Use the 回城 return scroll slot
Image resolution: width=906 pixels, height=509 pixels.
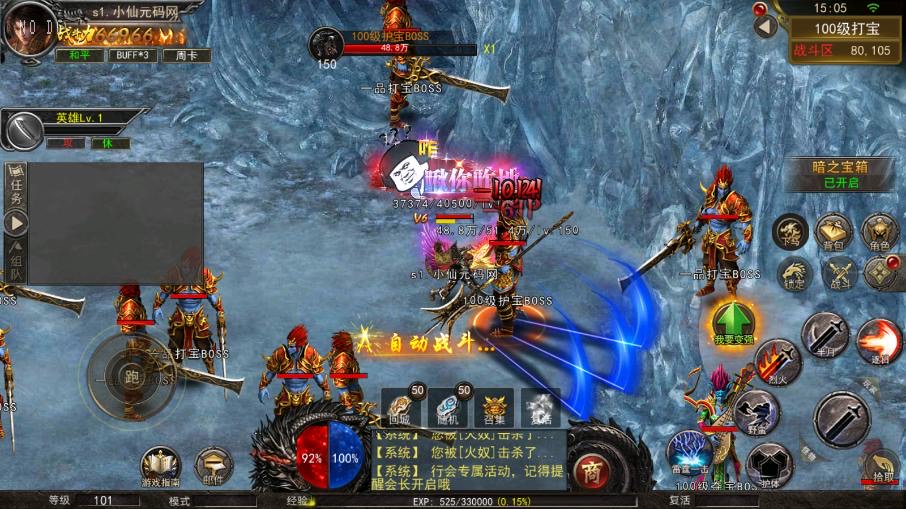coord(401,408)
